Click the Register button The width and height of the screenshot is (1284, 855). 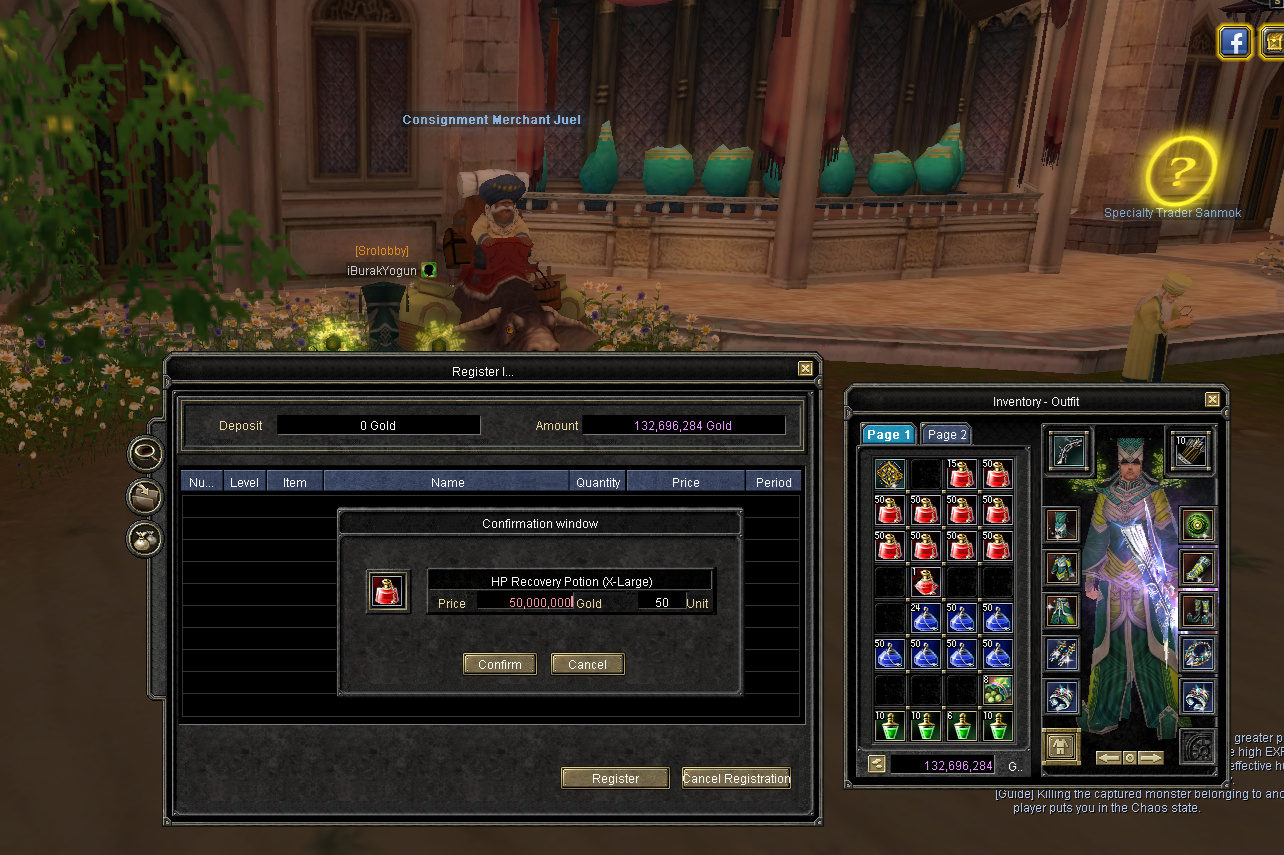click(615, 778)
